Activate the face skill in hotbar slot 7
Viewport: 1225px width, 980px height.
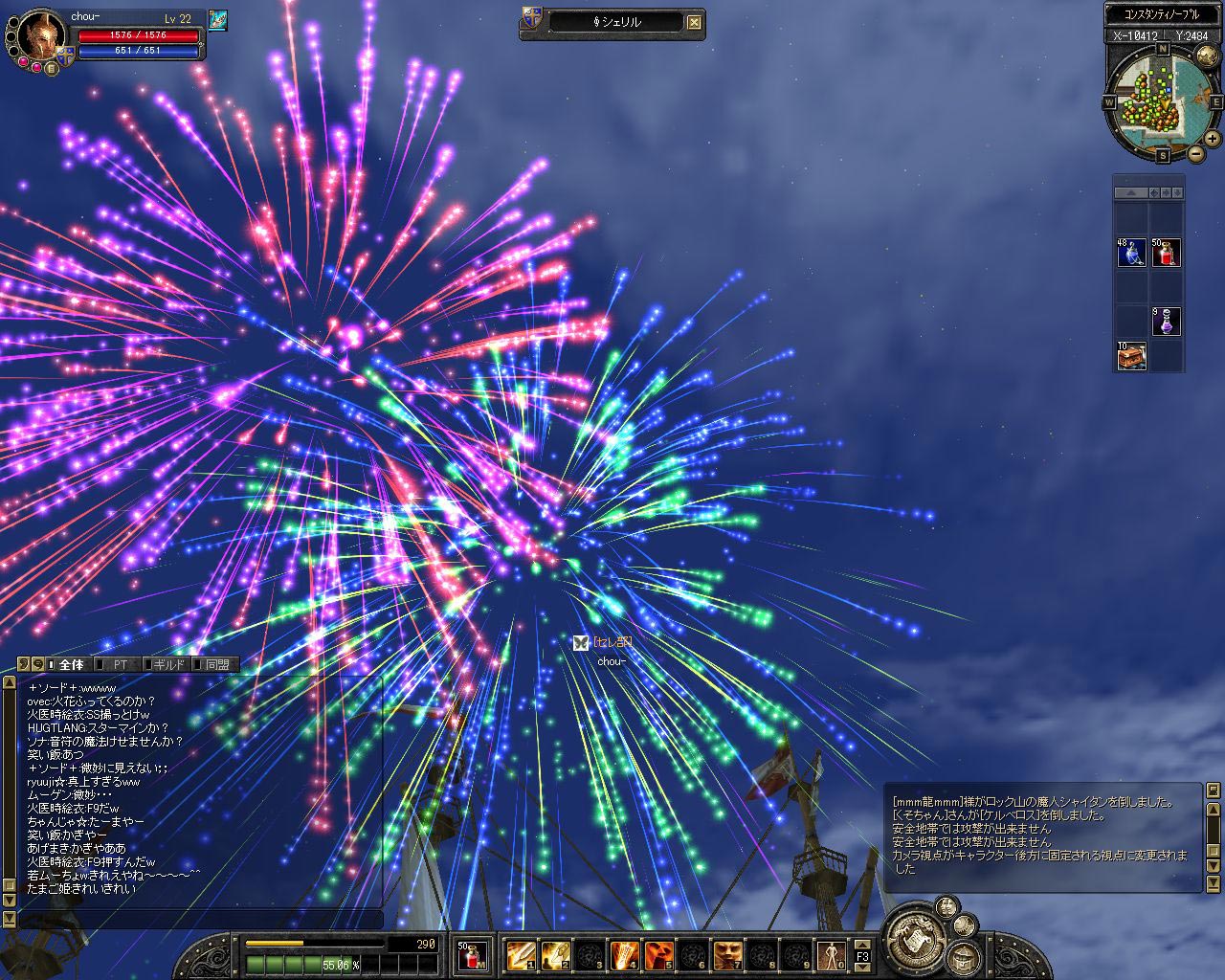point(727,954)
